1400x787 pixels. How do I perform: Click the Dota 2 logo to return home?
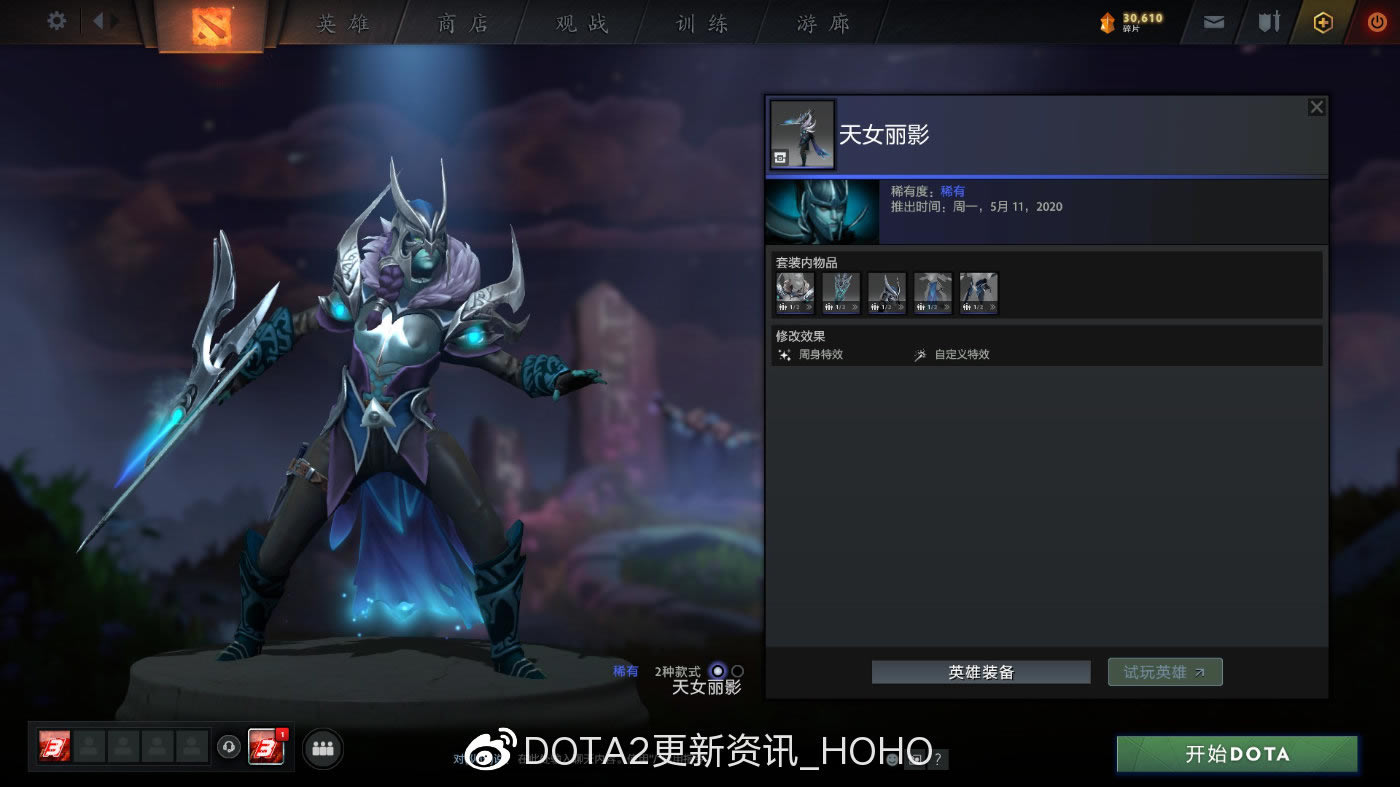pyautogui.click(x=210, y=23)
